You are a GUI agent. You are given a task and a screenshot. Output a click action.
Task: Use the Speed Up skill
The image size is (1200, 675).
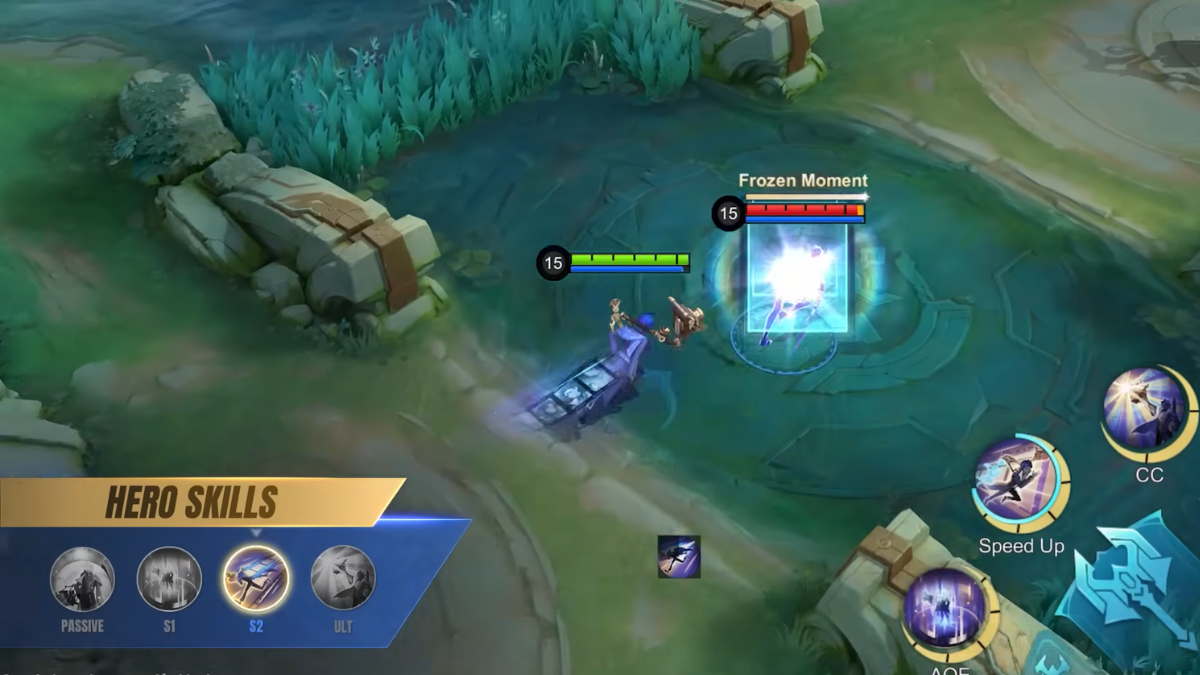[1019, 482]
